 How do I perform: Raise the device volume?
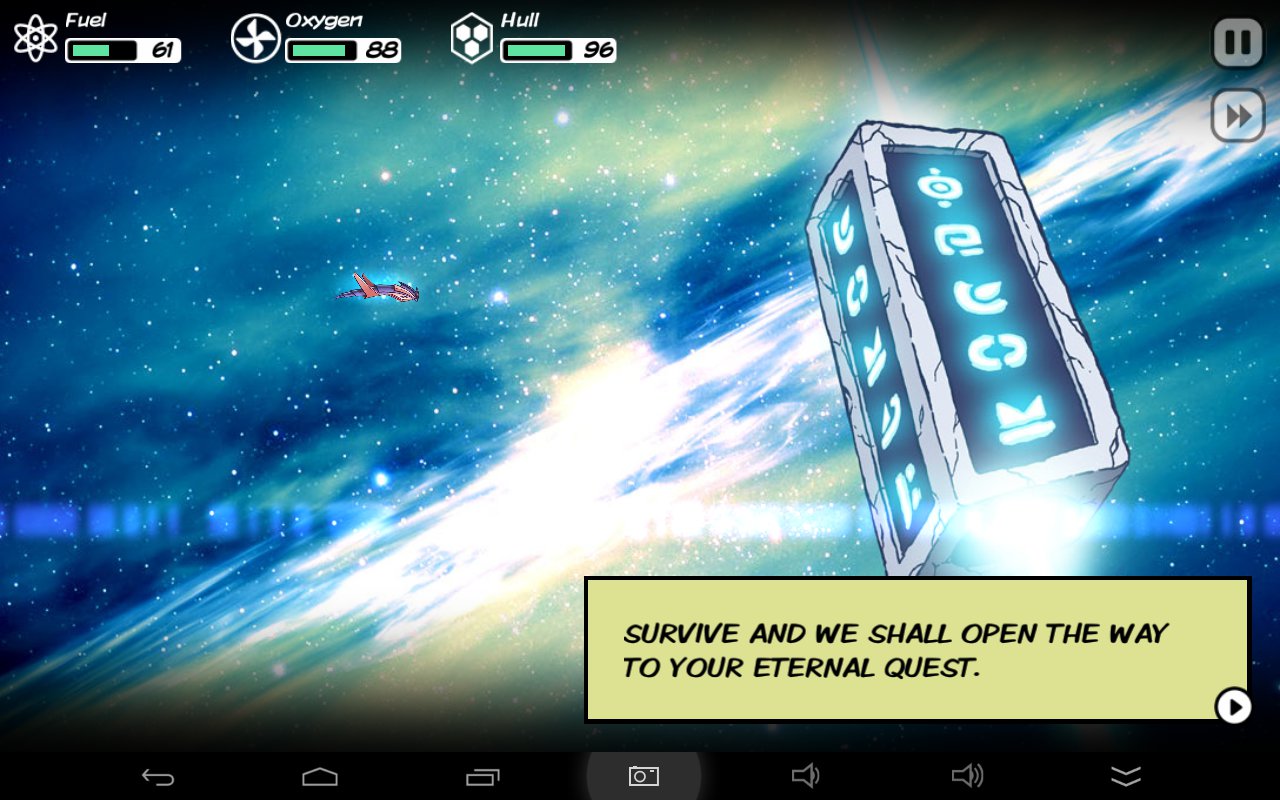[967, 776]
